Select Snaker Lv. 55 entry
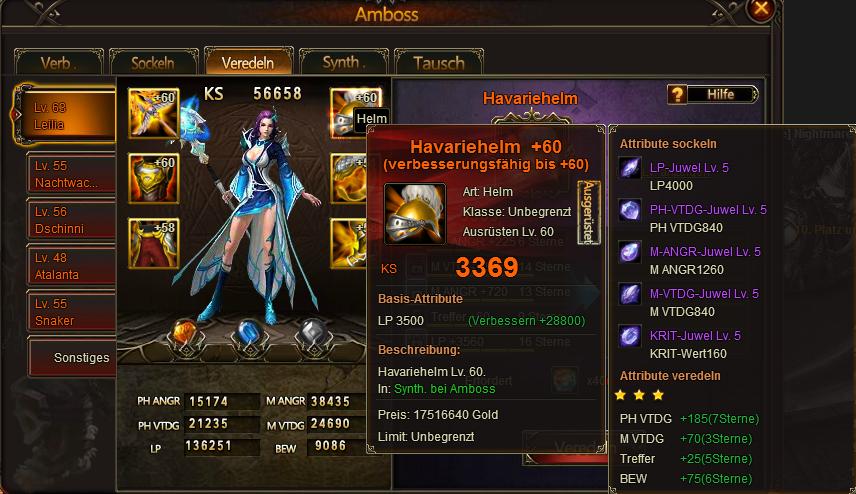This screenshot has width=856, height=494. click(70, 312)
